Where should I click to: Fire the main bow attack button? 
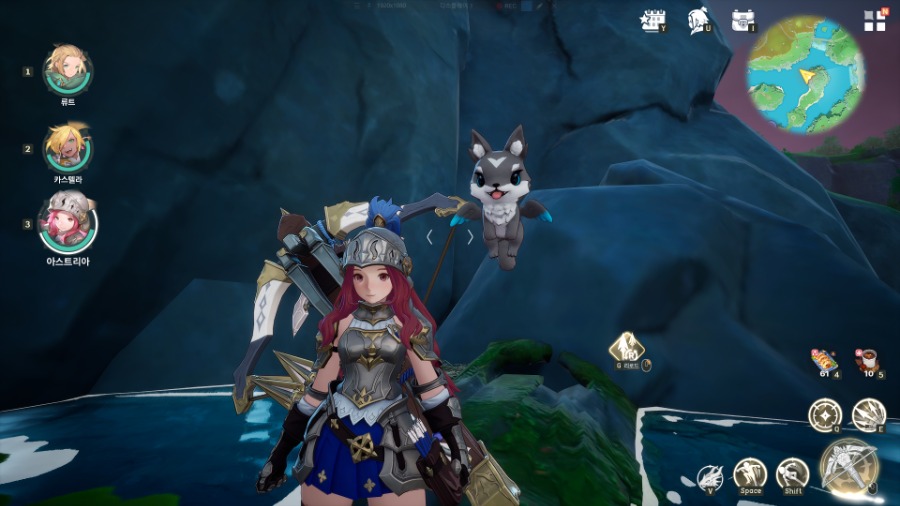[x=849, y=467]
